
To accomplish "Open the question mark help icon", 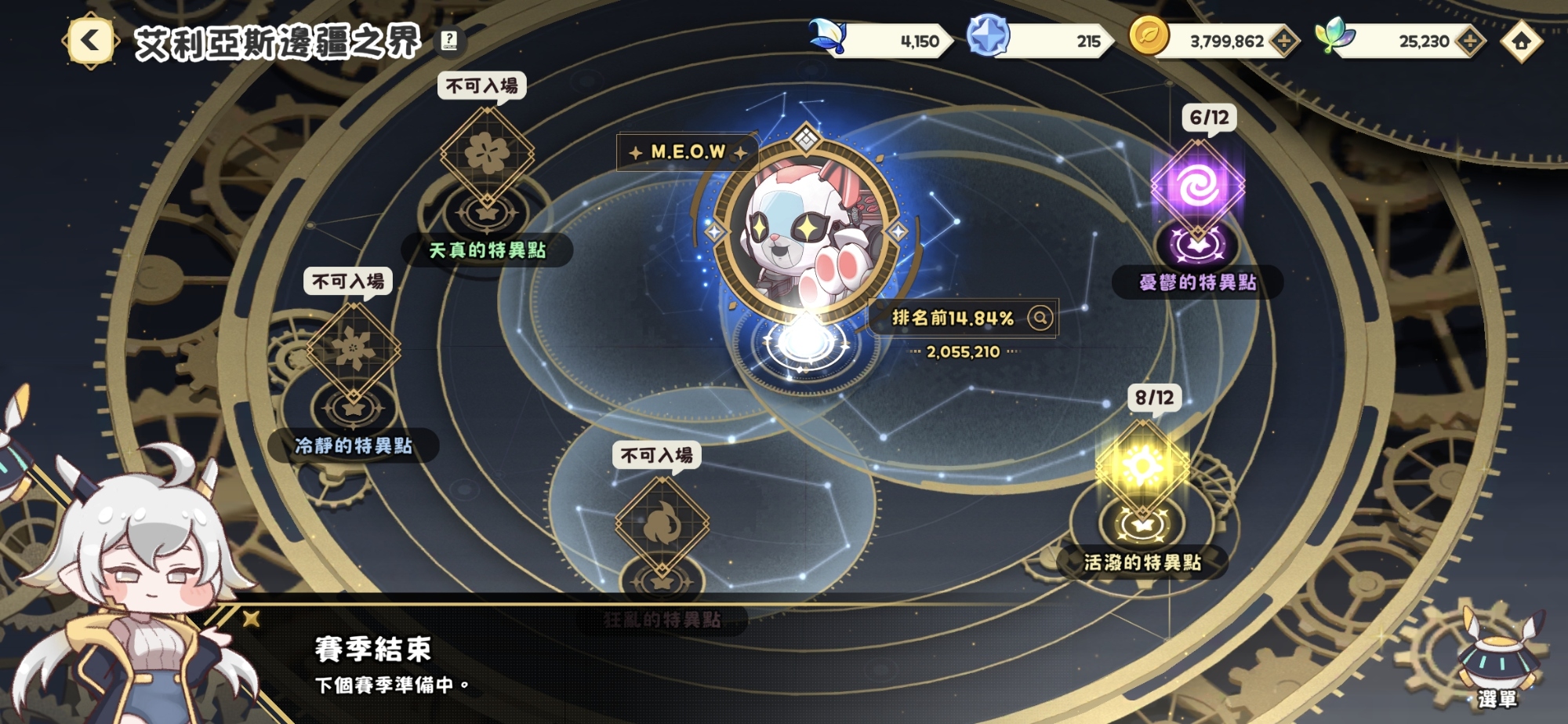I will click(449, 40).
